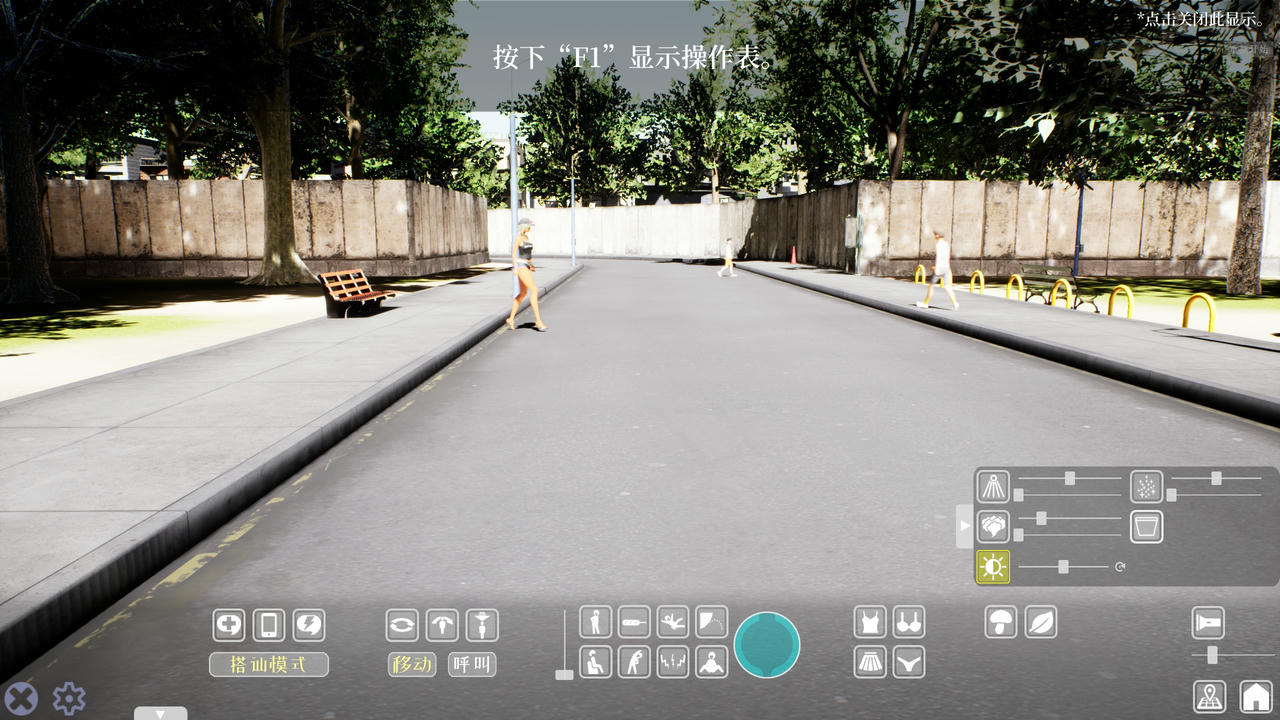Open the gear settings icon
Viewport: 1280px width, 720px height.
coord(69,698)
